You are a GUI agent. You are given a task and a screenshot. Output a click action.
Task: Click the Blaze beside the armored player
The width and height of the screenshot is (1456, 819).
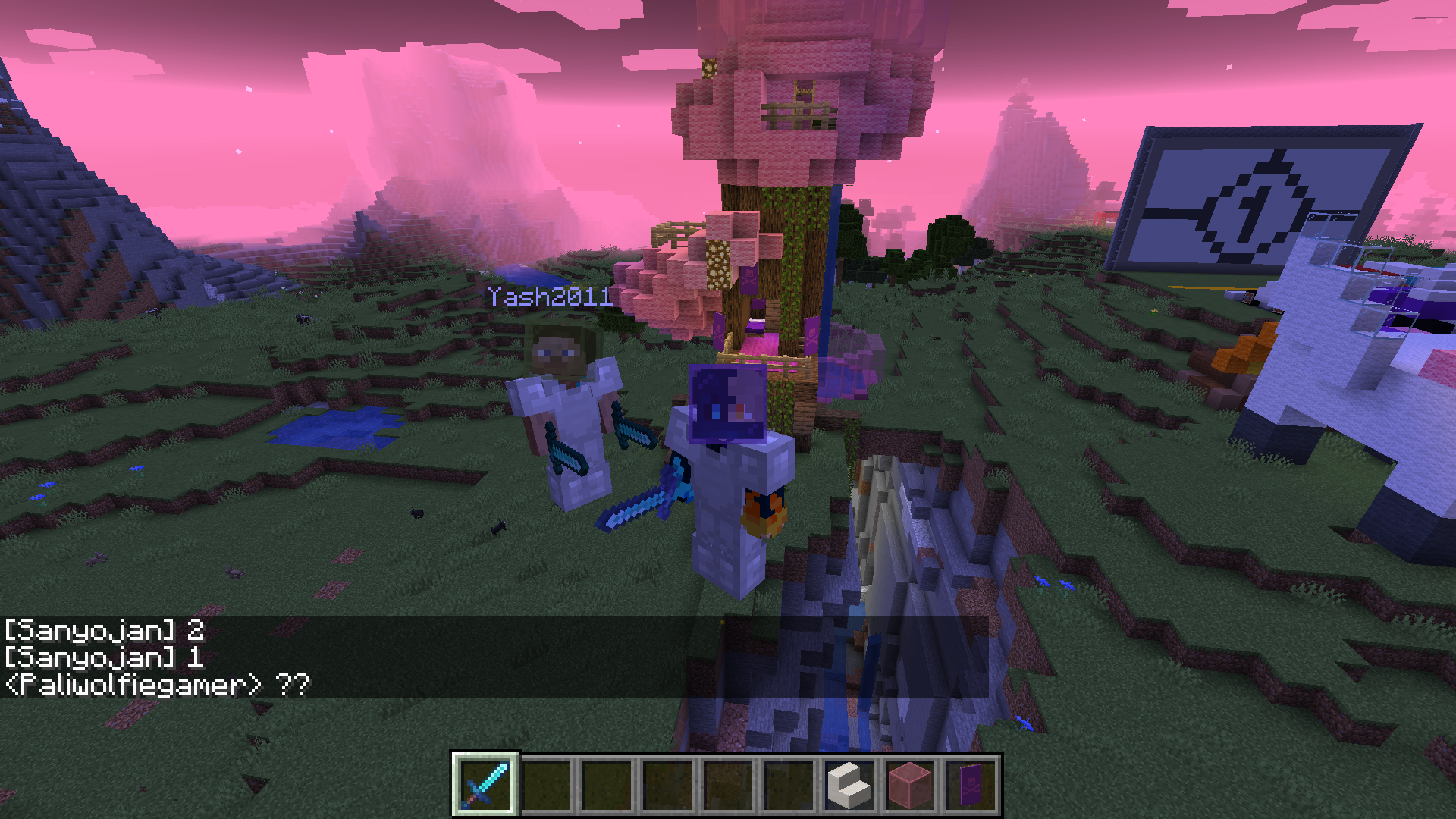(x=766, y=516)
